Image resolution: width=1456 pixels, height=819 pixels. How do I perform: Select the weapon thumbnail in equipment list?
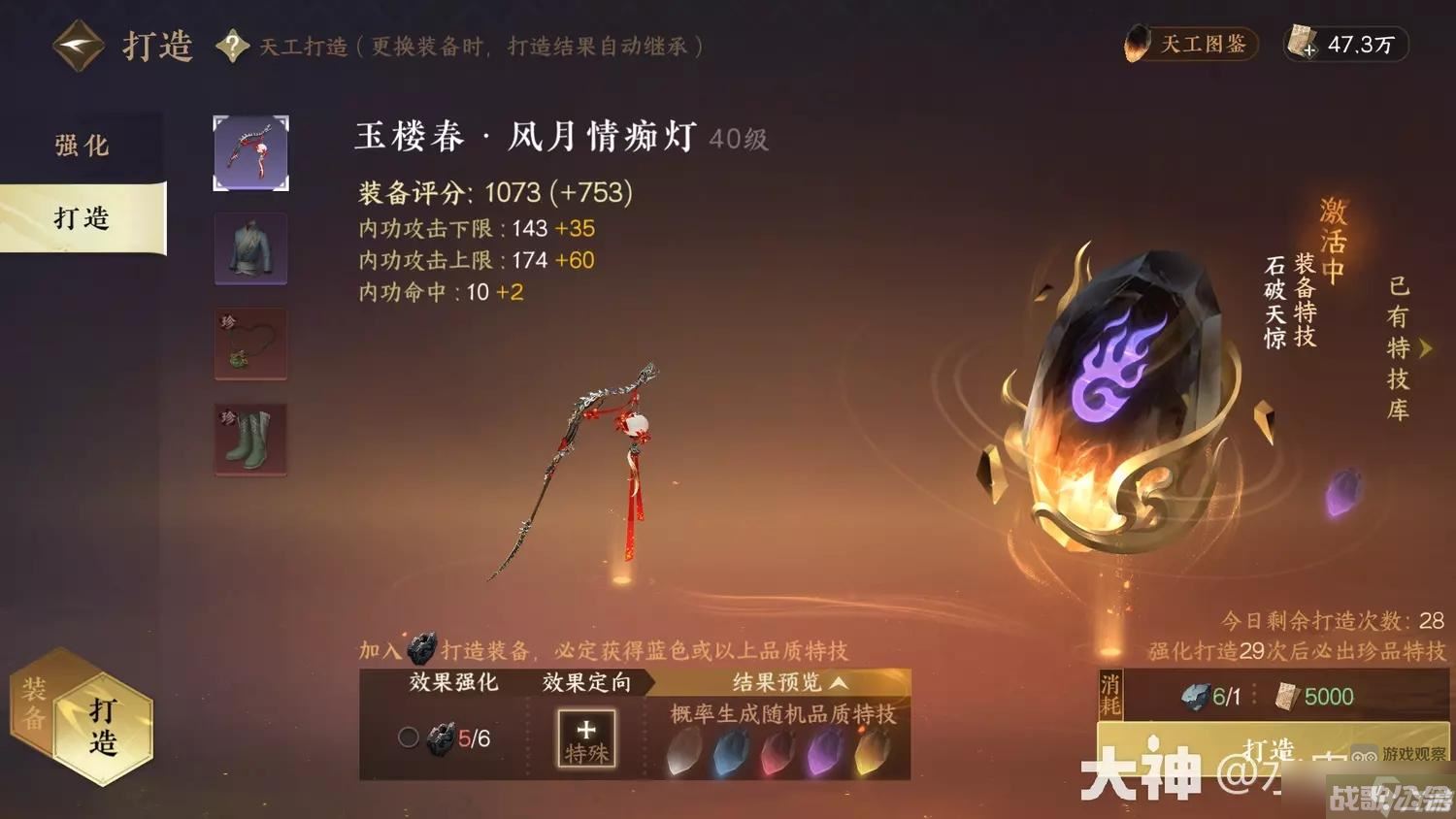click(250, 152)
